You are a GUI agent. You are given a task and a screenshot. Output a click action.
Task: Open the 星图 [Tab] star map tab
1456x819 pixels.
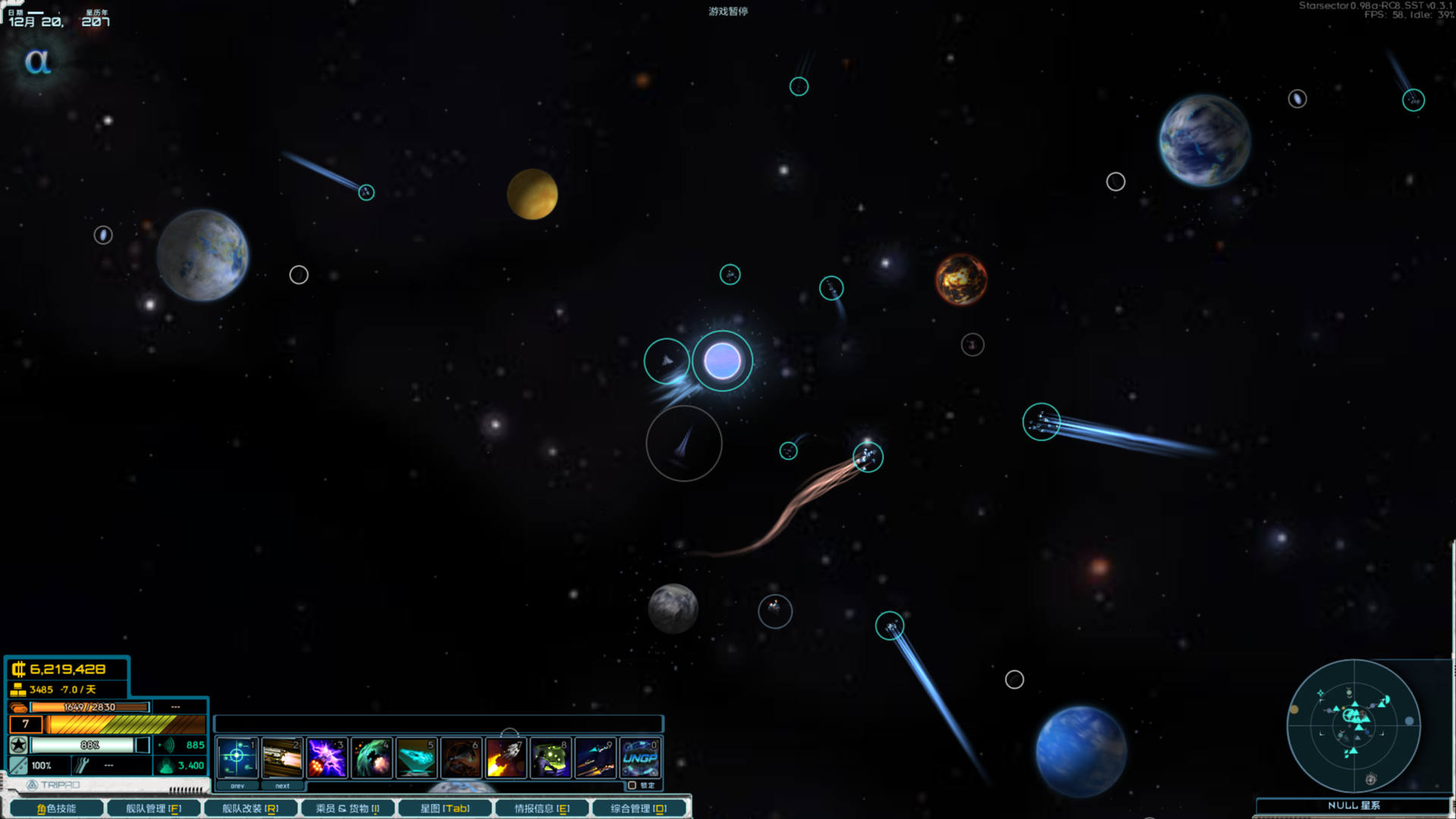446,808
